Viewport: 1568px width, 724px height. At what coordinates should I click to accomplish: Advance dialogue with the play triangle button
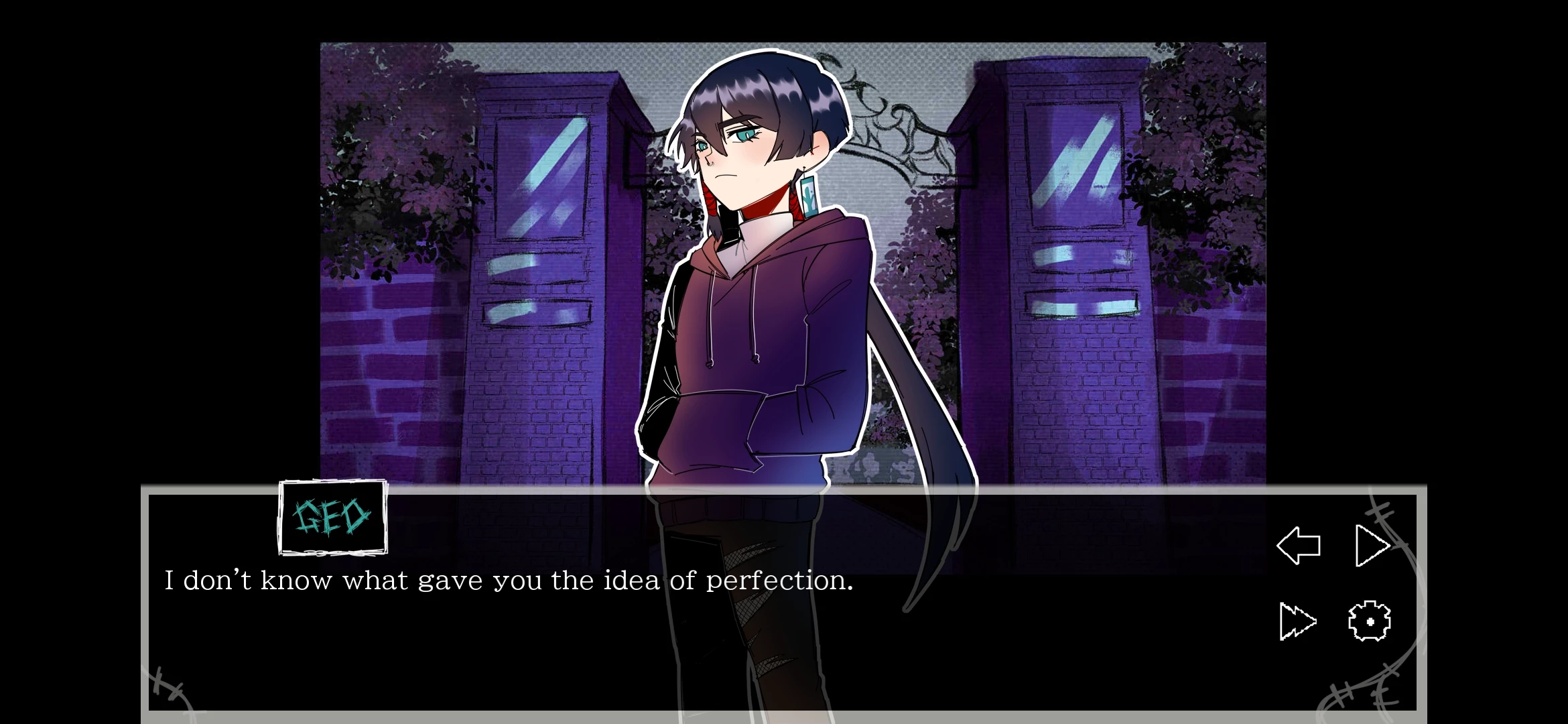click(x=1371, y=545)
